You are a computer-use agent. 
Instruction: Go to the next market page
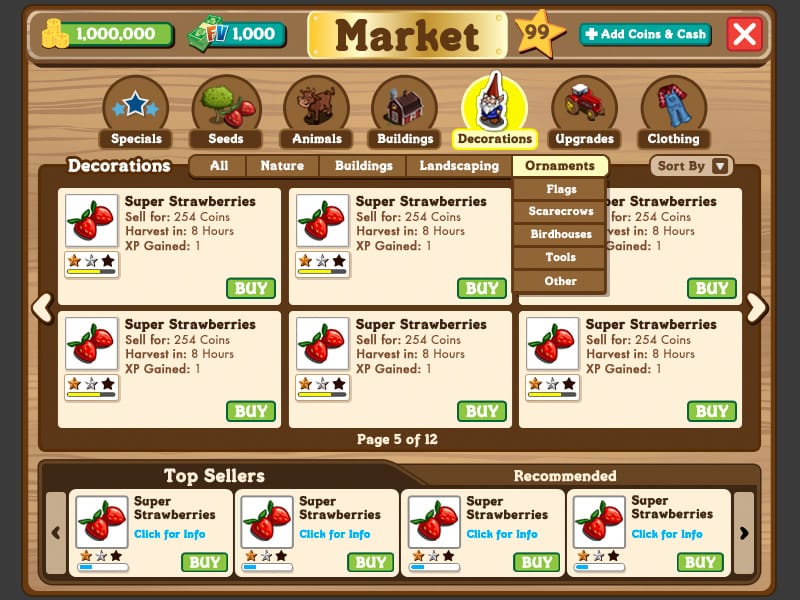757,307
